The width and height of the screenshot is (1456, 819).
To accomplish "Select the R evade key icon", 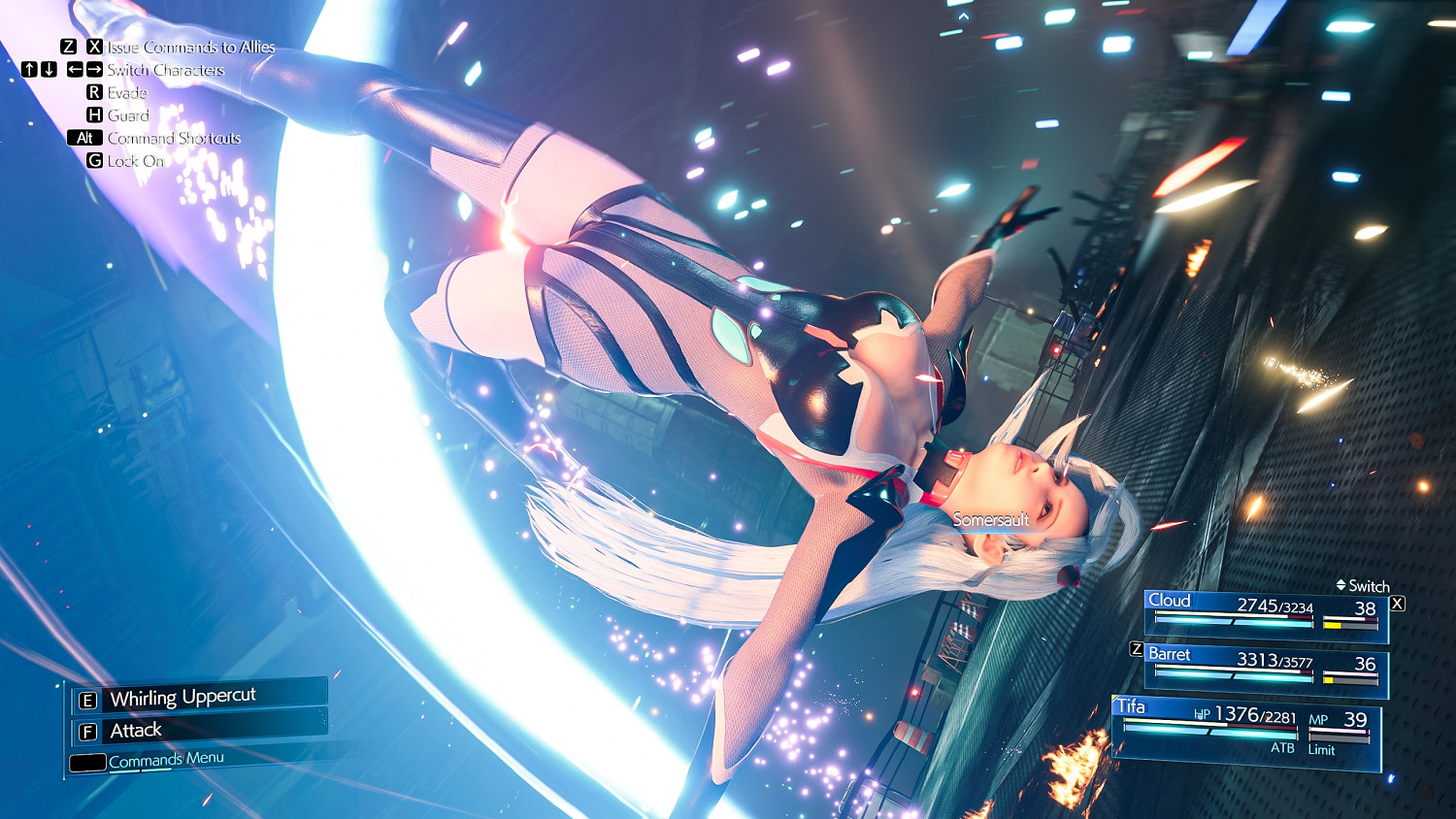I will click(93, 92).
